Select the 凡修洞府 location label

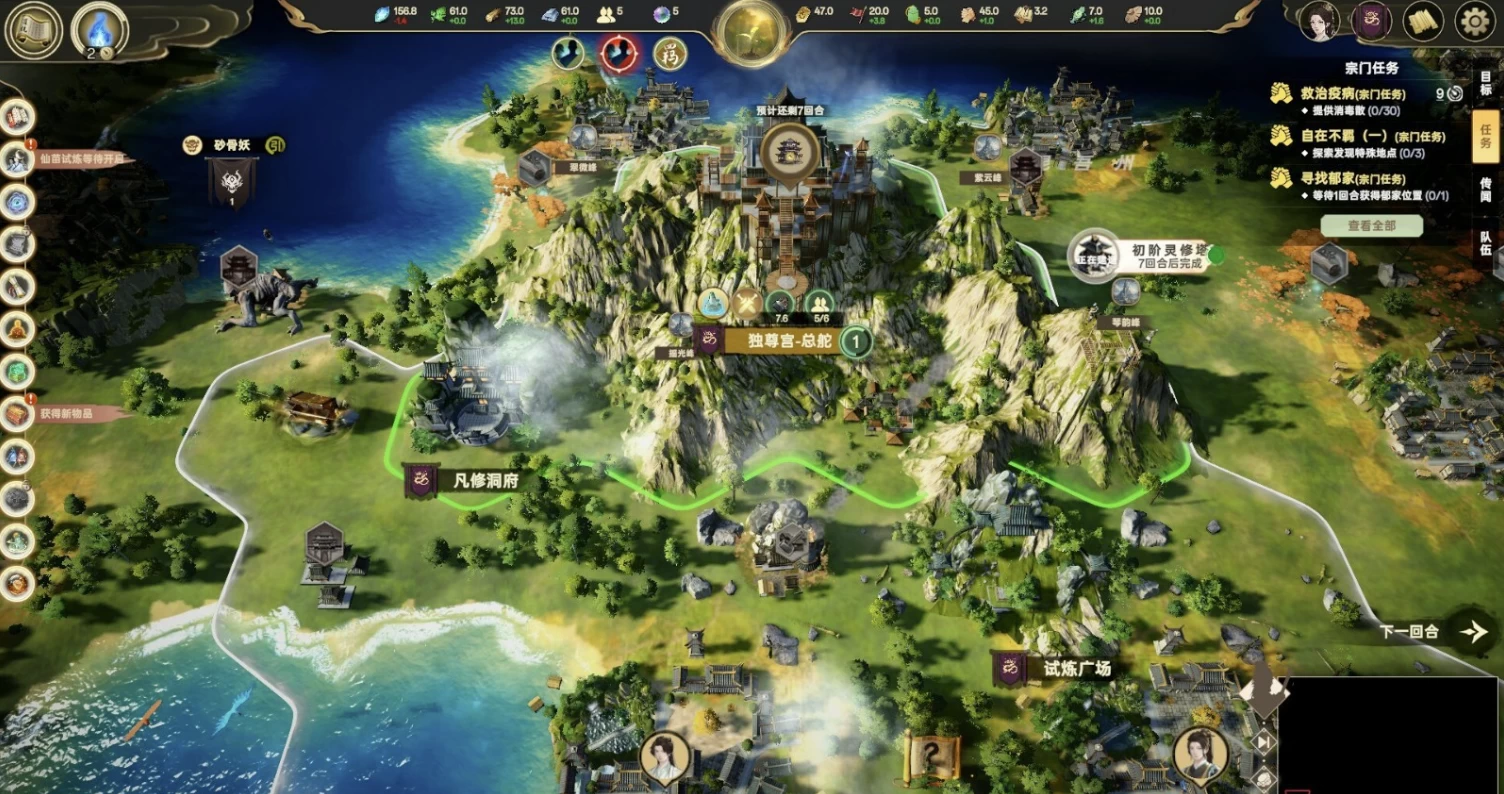[484, 481]
